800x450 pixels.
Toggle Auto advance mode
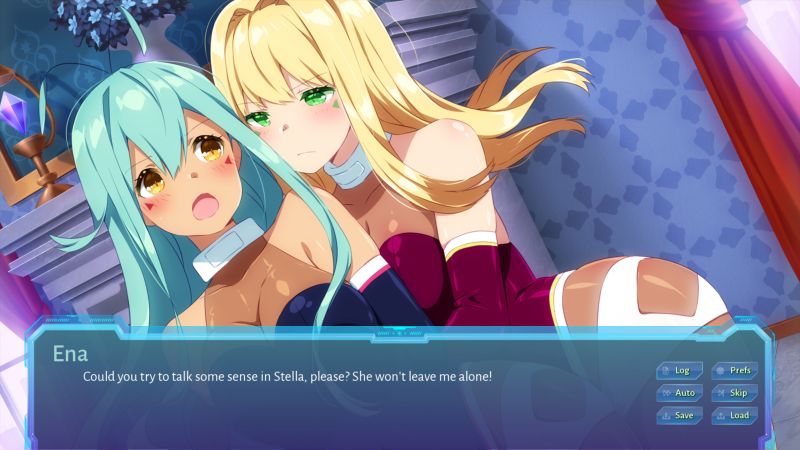coord(680,393)
